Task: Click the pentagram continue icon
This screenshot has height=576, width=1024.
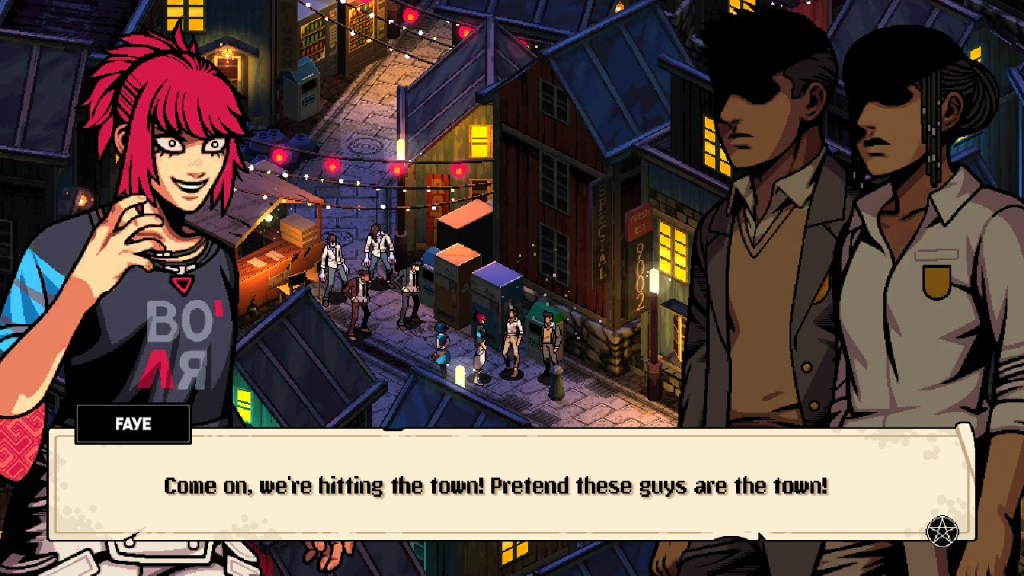Action: (941, 531)
